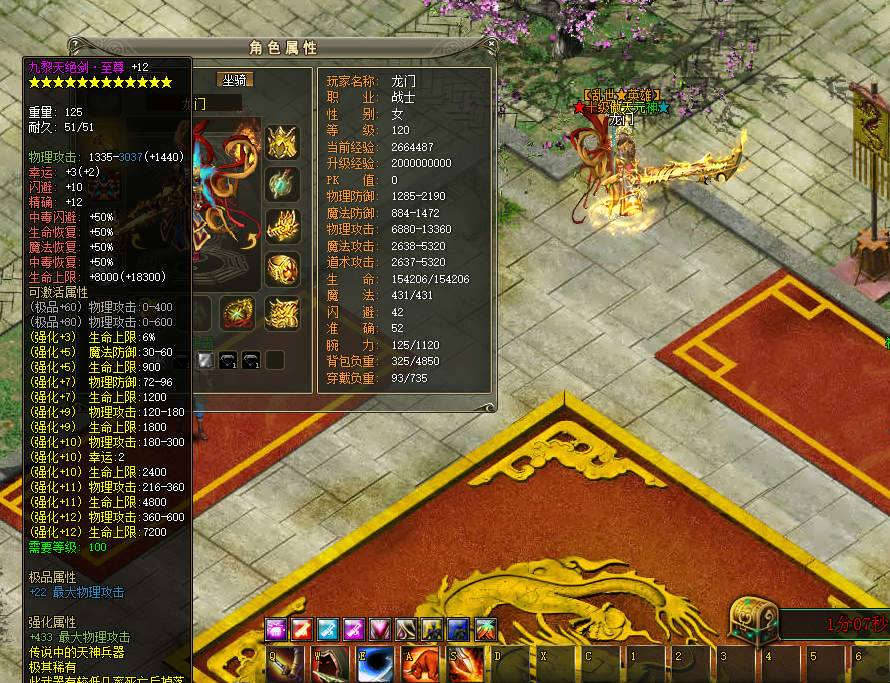Switch to the 坐骑 mount tab
The height and width of the screenshot is (683, 890).
click(x=236, y=80)
